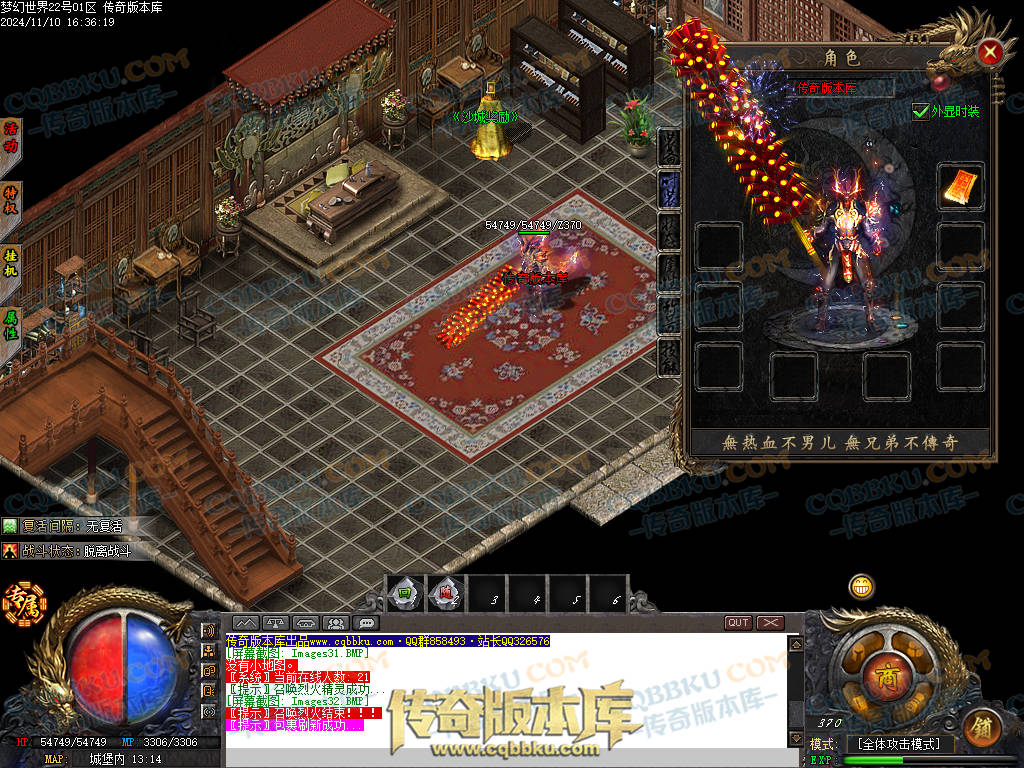This screenshot has height=768, width=1024.
Task: Close the 角色 character panel
Action: 990,52
